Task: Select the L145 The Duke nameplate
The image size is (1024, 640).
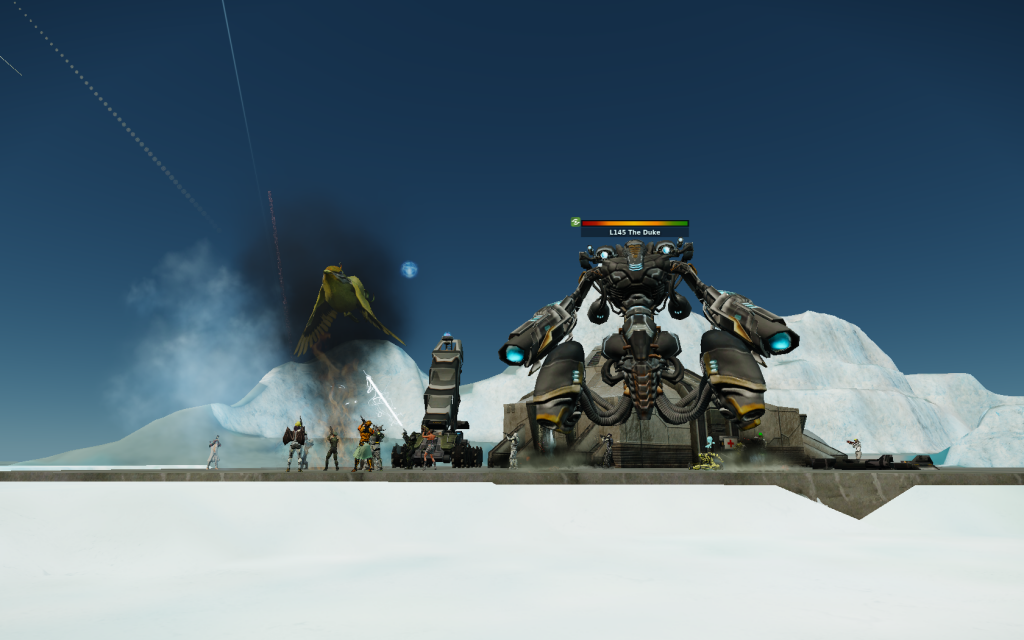Action: pyautogui.click(x=634, y=232)
